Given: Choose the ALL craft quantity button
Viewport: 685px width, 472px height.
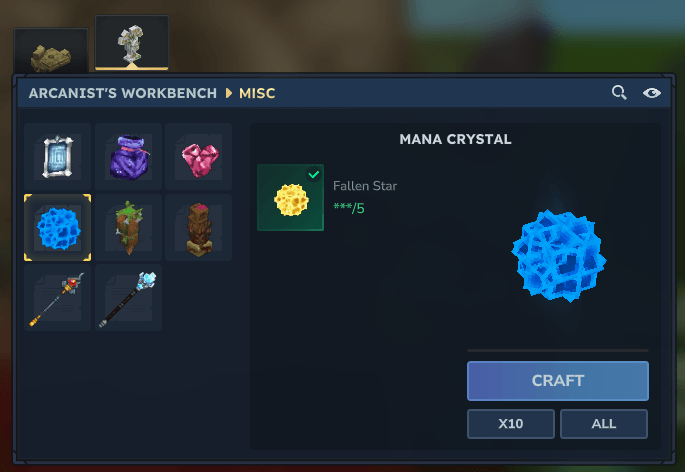Looking at the screenshot, I should (604, 424).
